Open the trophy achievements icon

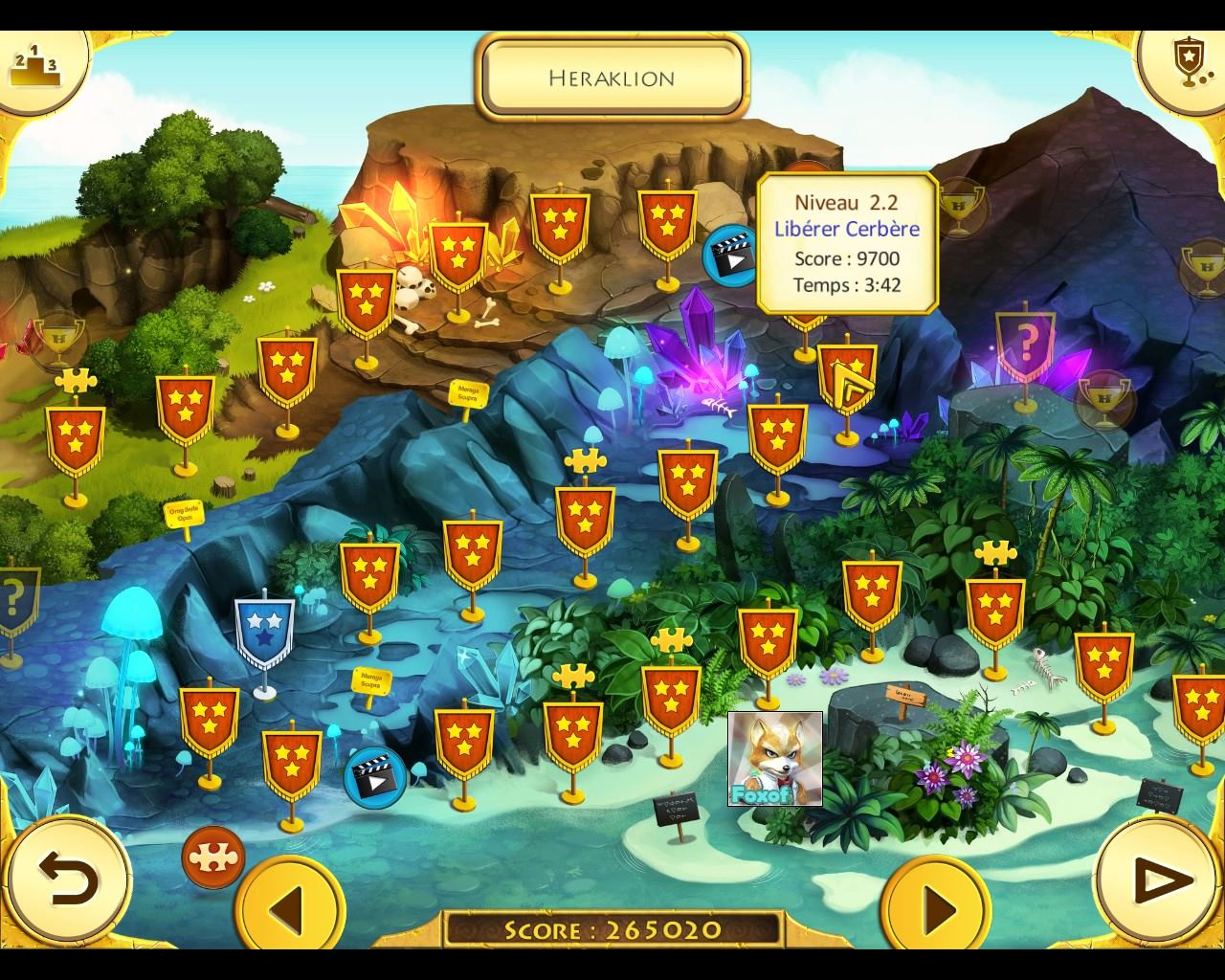[x=1188, y=63]
